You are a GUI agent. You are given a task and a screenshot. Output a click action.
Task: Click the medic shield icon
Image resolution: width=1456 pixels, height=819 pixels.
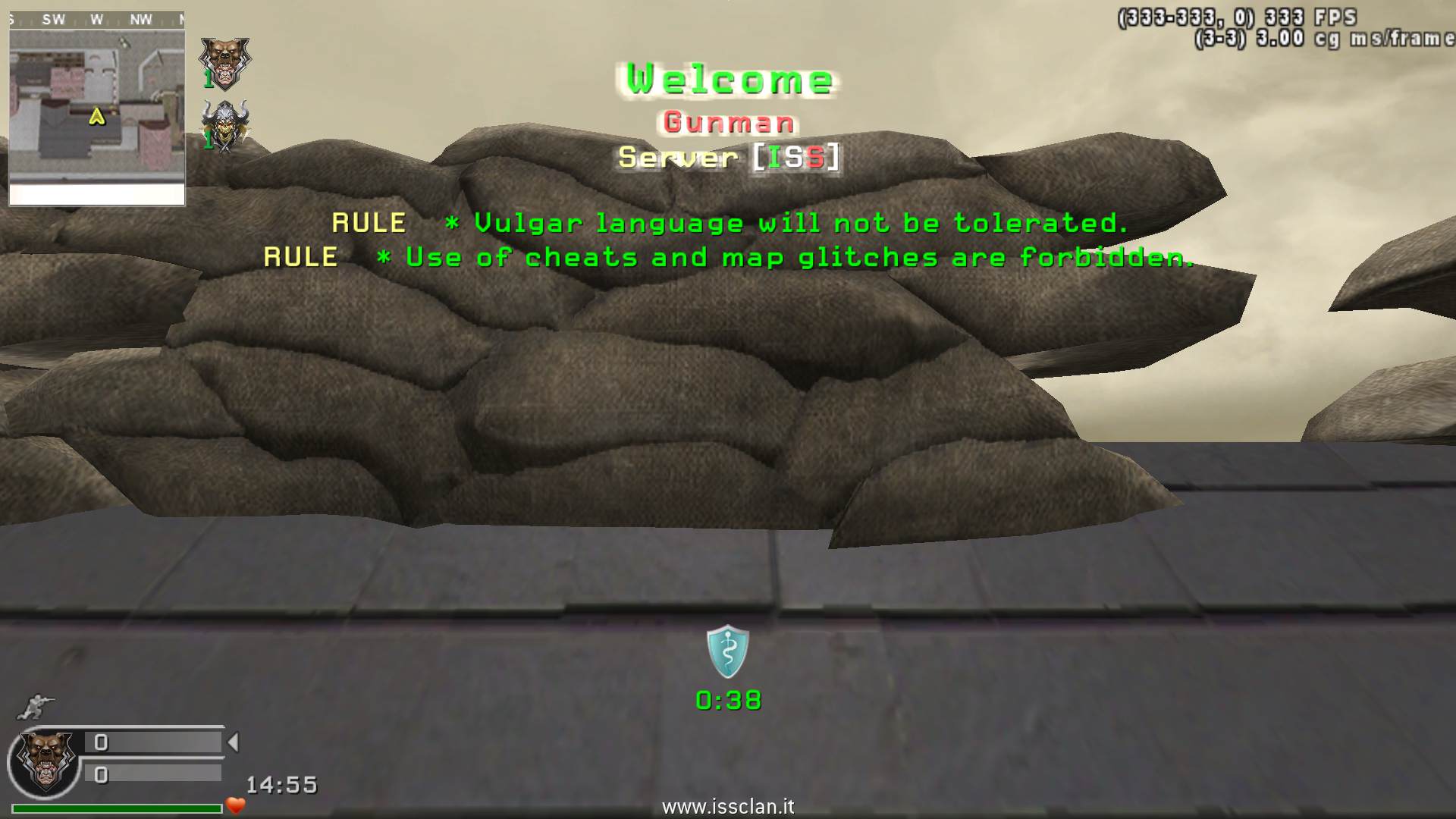[x=728, y=651]
